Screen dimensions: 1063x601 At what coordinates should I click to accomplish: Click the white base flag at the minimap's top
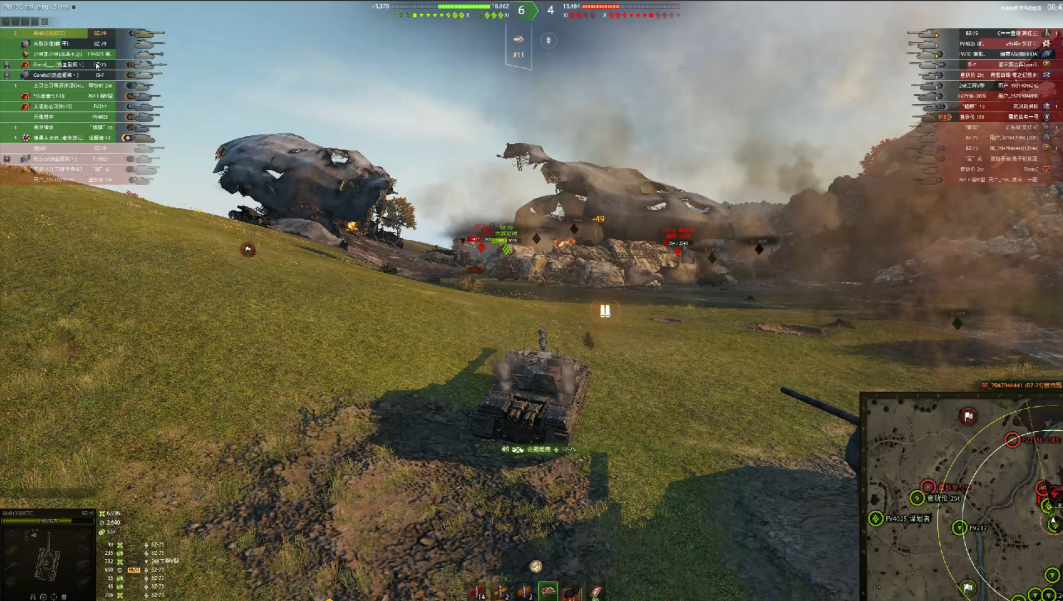click(967, 415)
